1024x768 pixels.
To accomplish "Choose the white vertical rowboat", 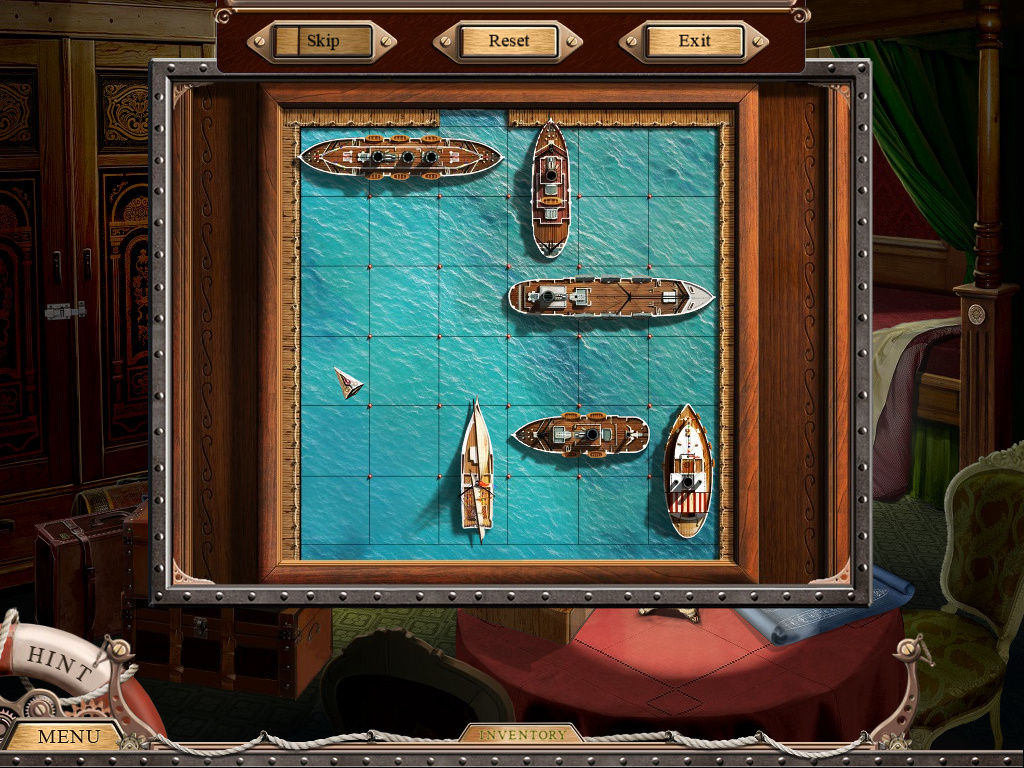I will (477, 470).
